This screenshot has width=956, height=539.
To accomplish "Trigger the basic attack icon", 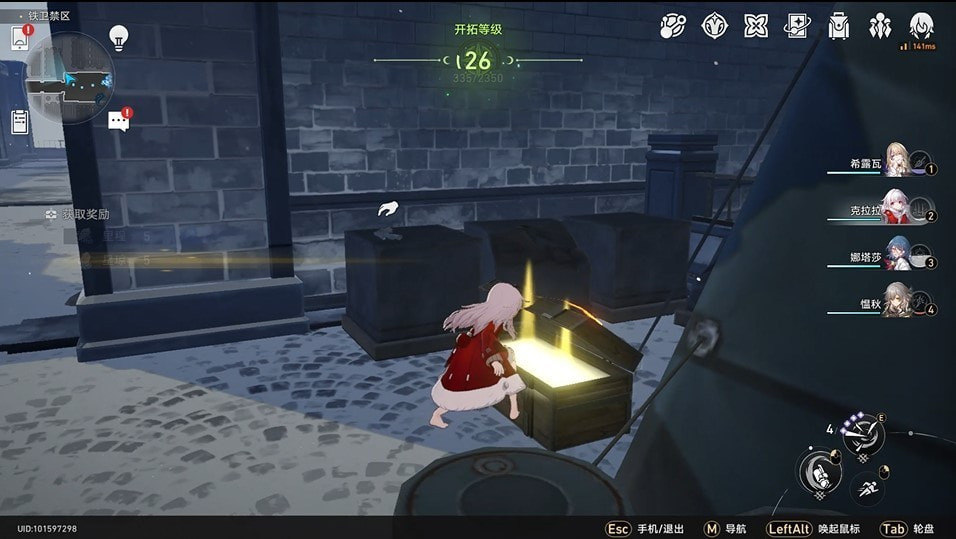I will [819, 470].
